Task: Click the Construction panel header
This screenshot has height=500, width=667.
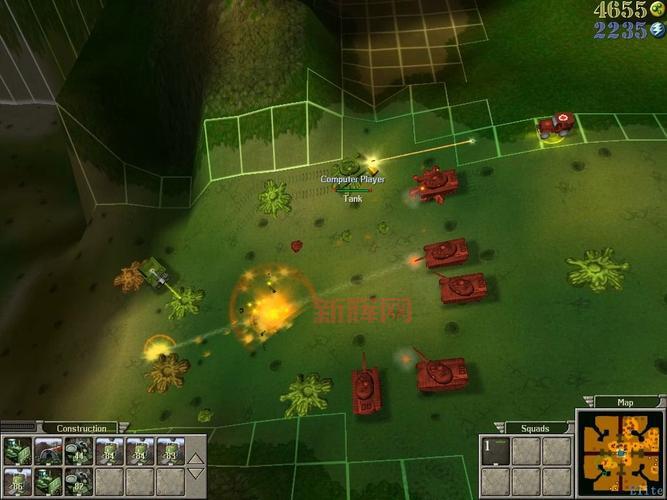Action: [x=82, y=428]
